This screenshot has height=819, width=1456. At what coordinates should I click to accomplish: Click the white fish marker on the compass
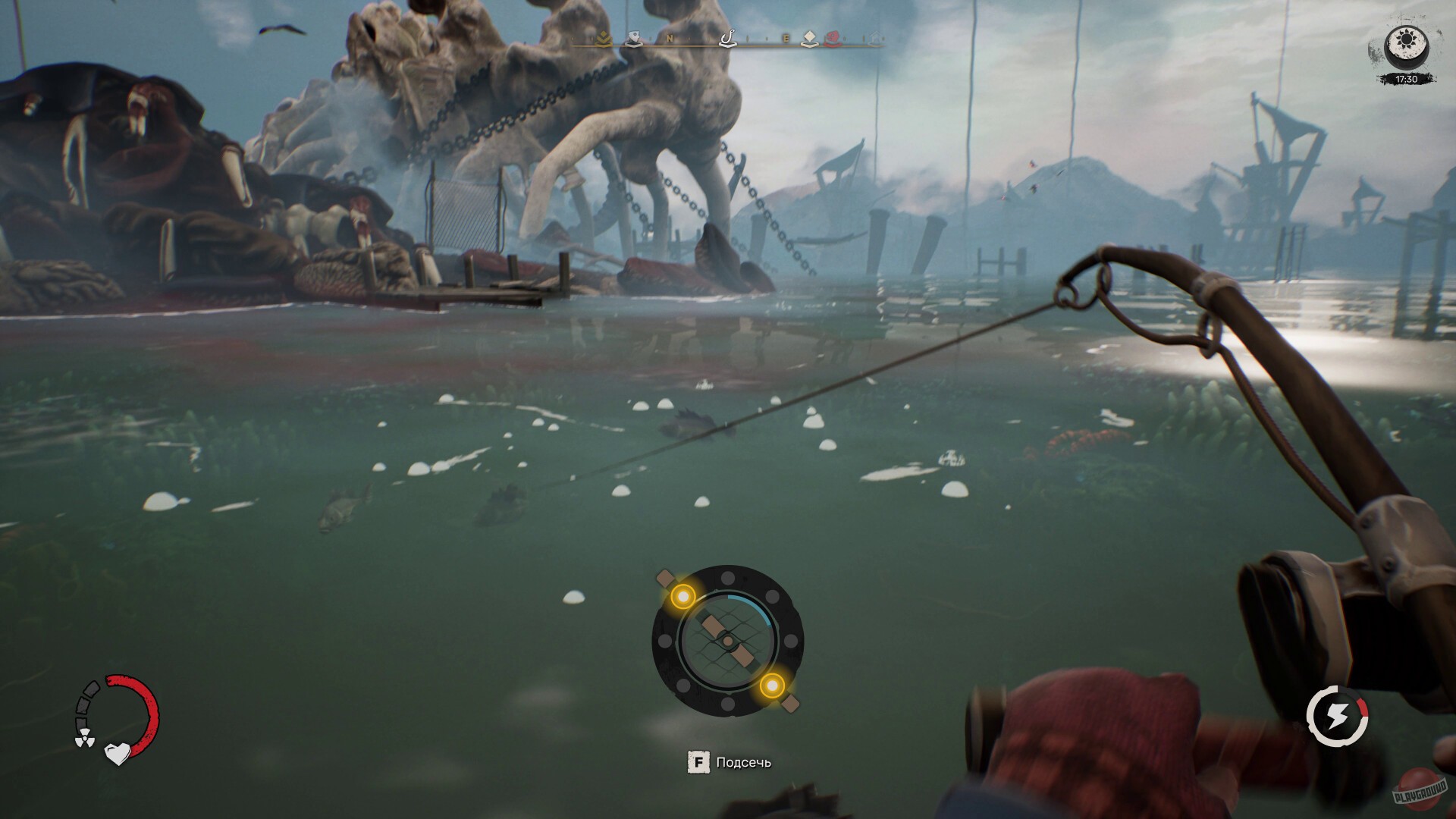pos(634,39)
